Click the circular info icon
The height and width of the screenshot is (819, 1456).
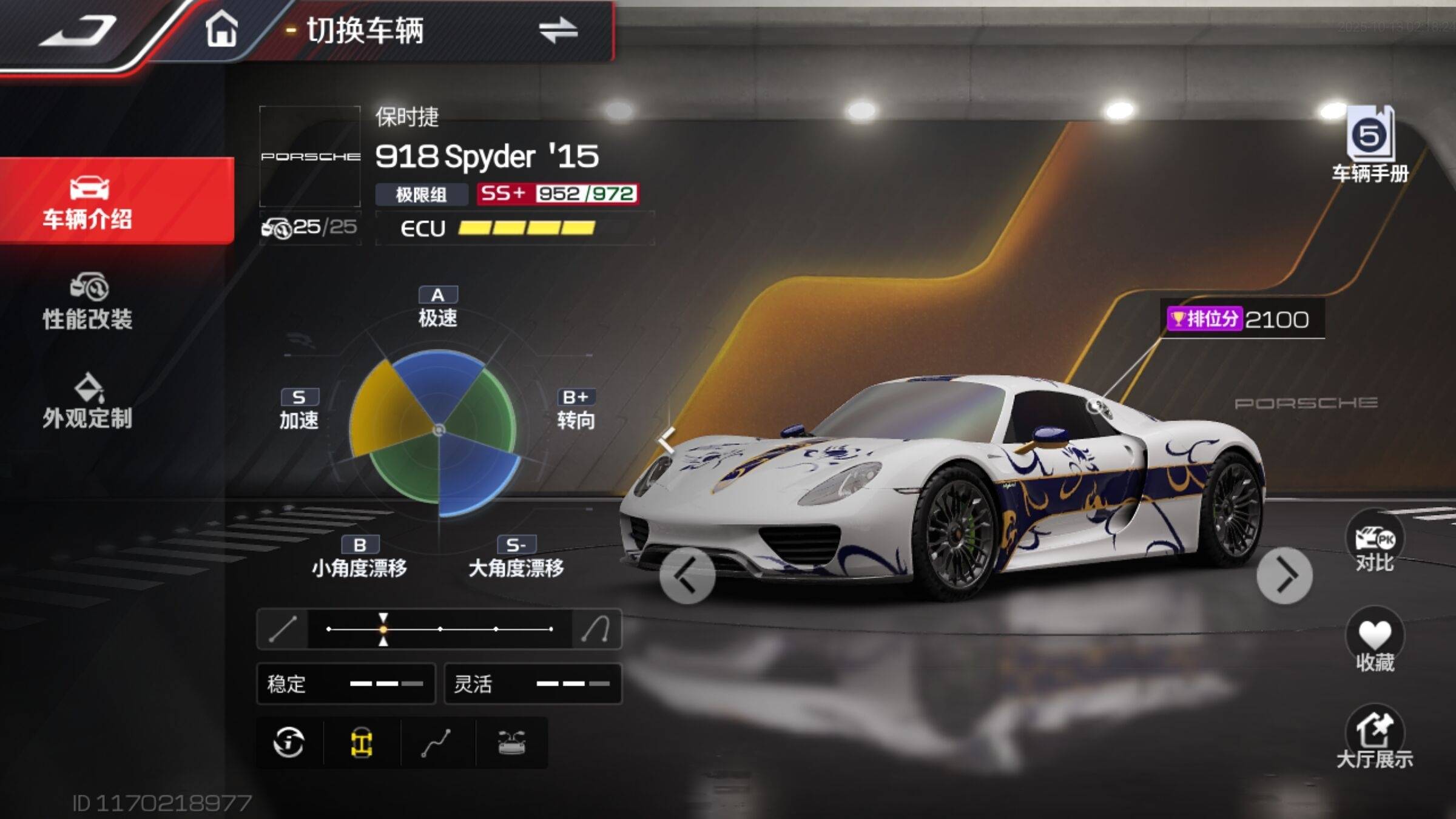click(x=289, y=743)
